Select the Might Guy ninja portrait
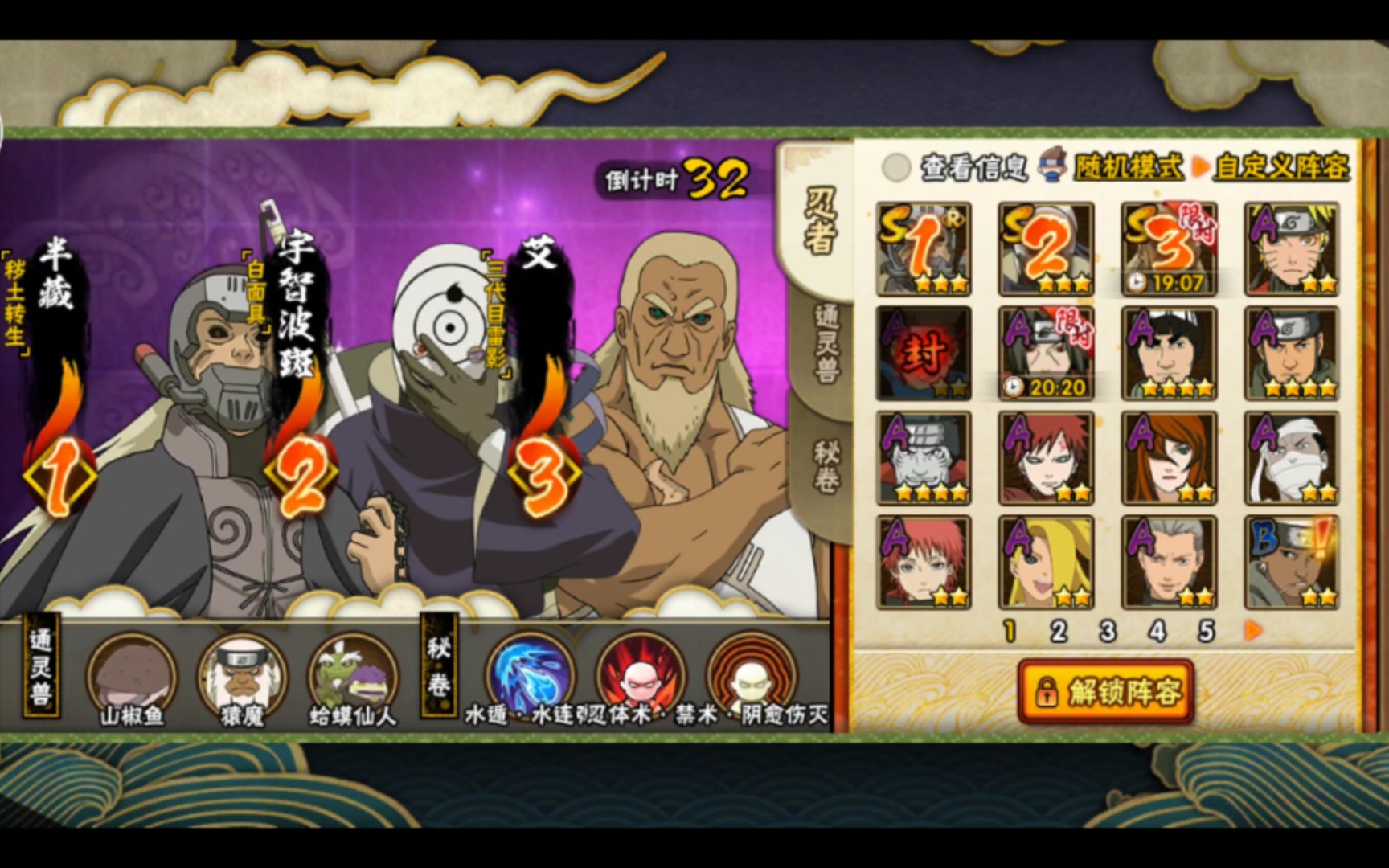 coord(1169,354)
